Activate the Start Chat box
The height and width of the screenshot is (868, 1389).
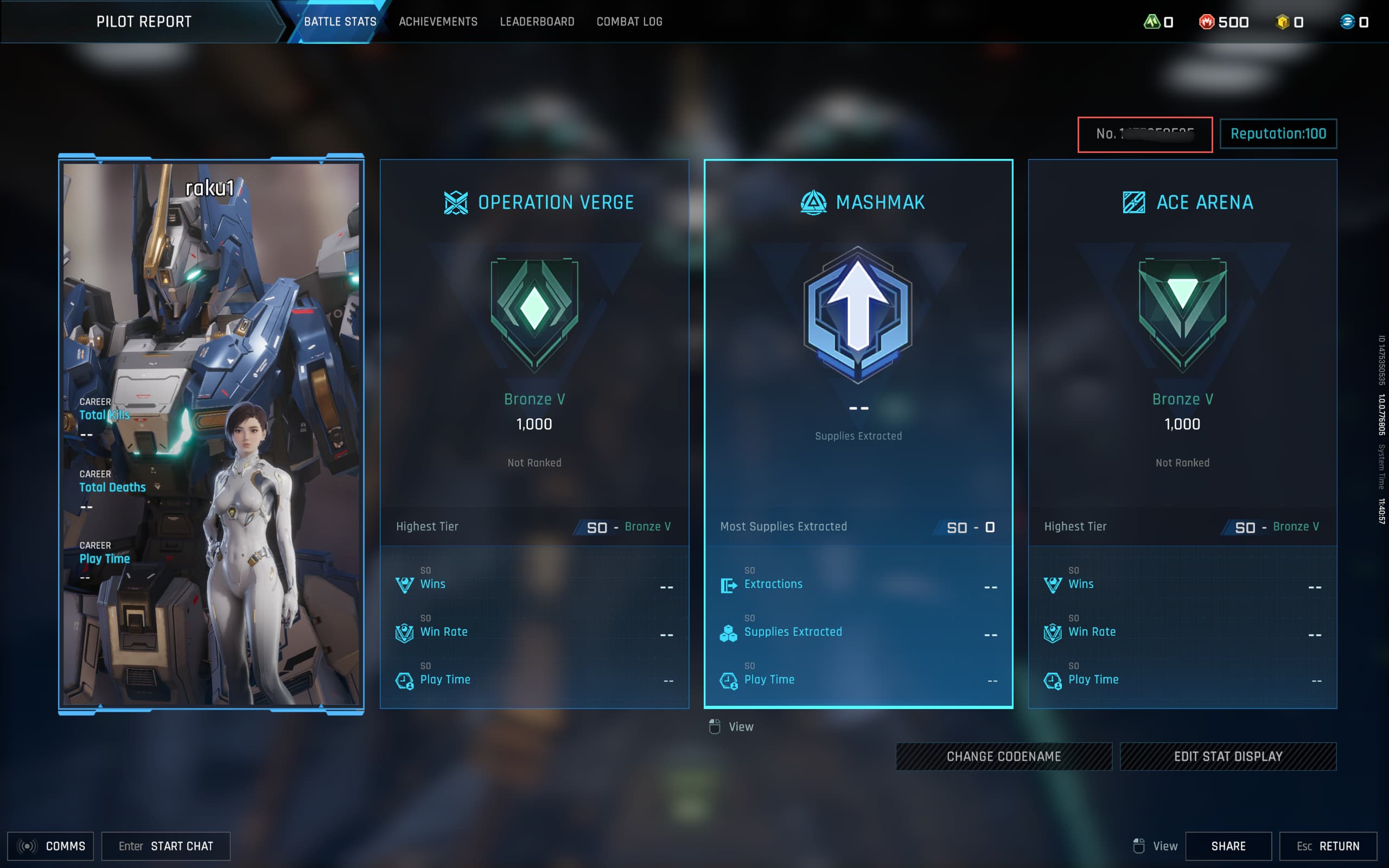[x=166, y=846]
